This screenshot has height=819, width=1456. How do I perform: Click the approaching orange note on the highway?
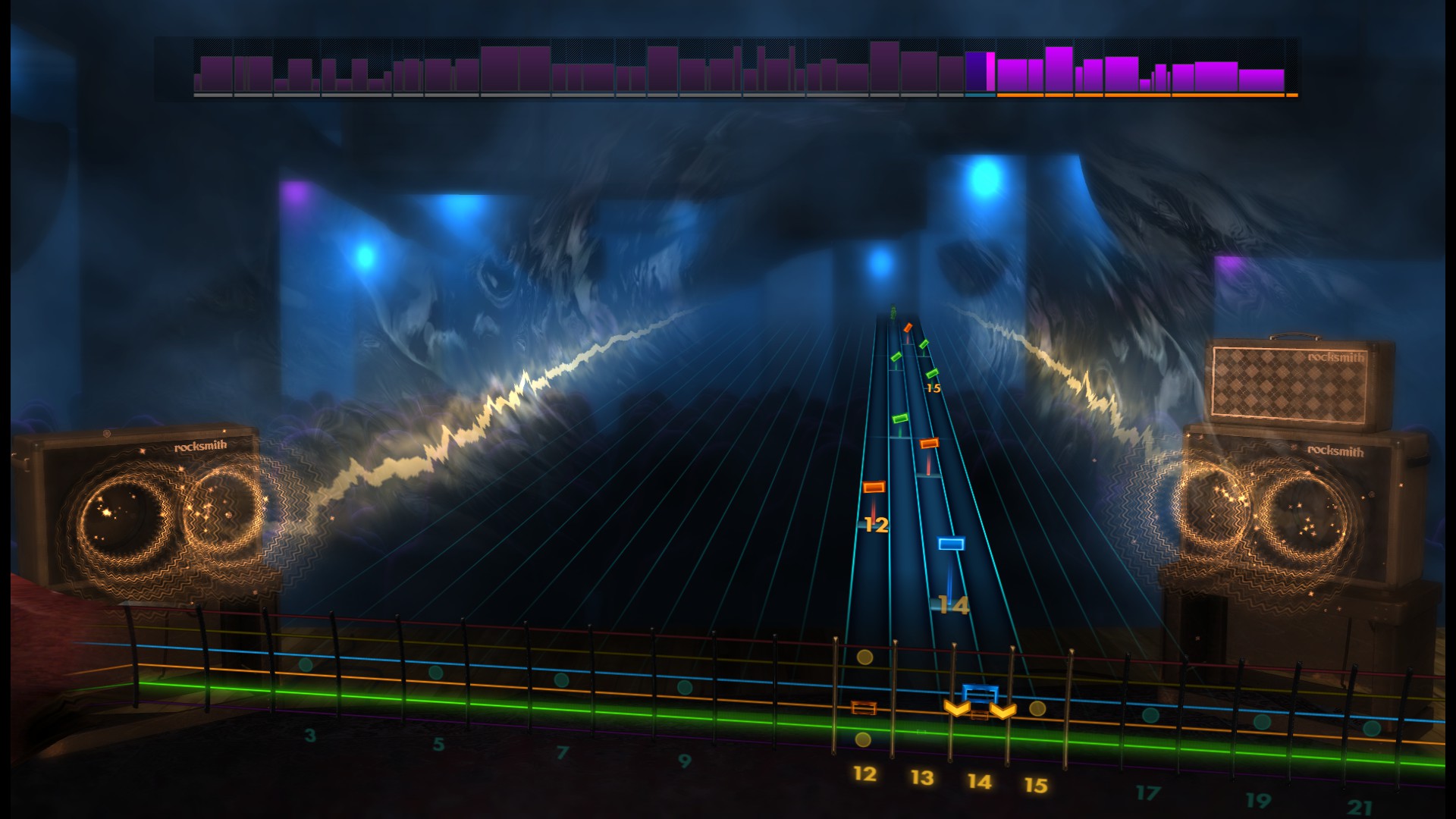931,442
